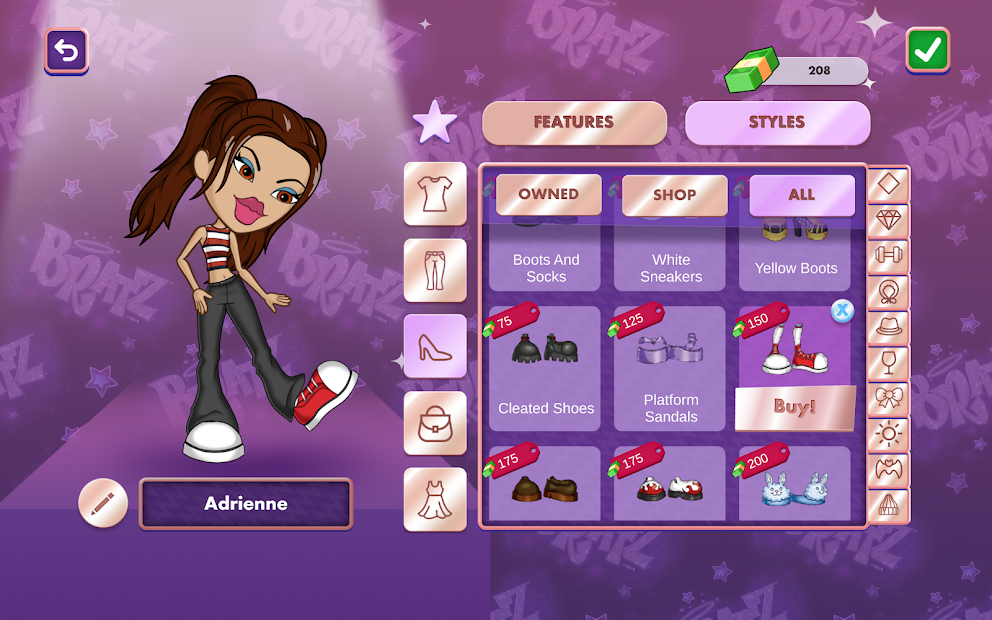The width and height of the screenshot is (992, 620).
Task: Confirm with the green checkmark button
Action: click(x=927, y=50)
